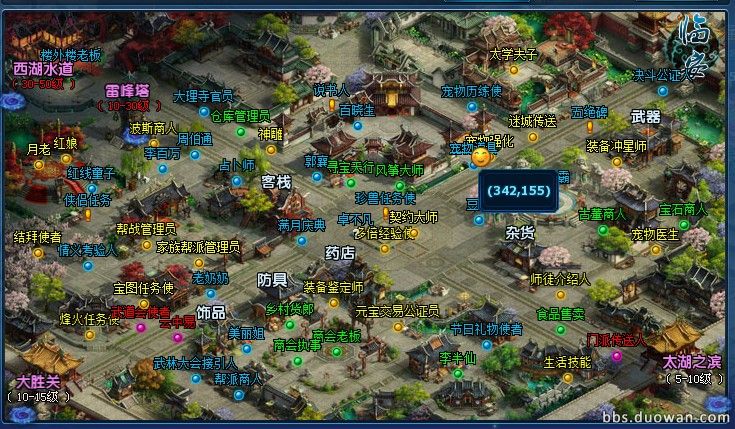Click the 客栈 inn map label

(x=276, y=182)
